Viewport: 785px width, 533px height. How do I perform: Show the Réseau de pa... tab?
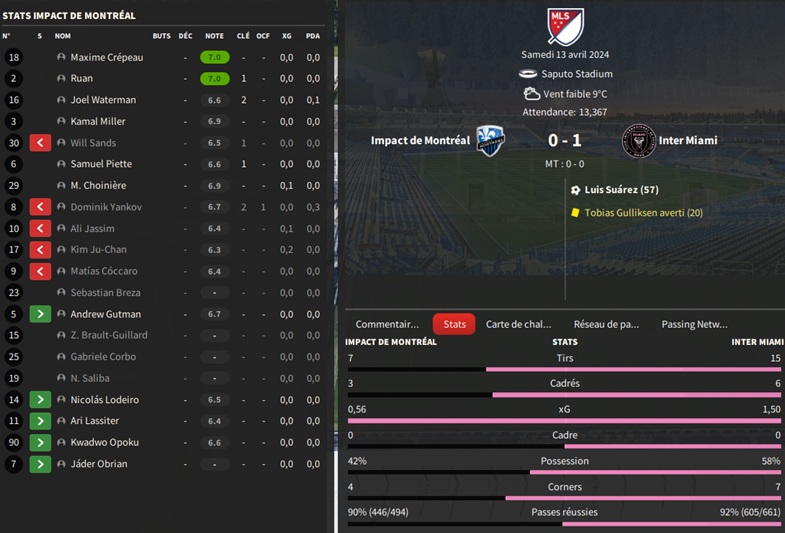point(606,324)
